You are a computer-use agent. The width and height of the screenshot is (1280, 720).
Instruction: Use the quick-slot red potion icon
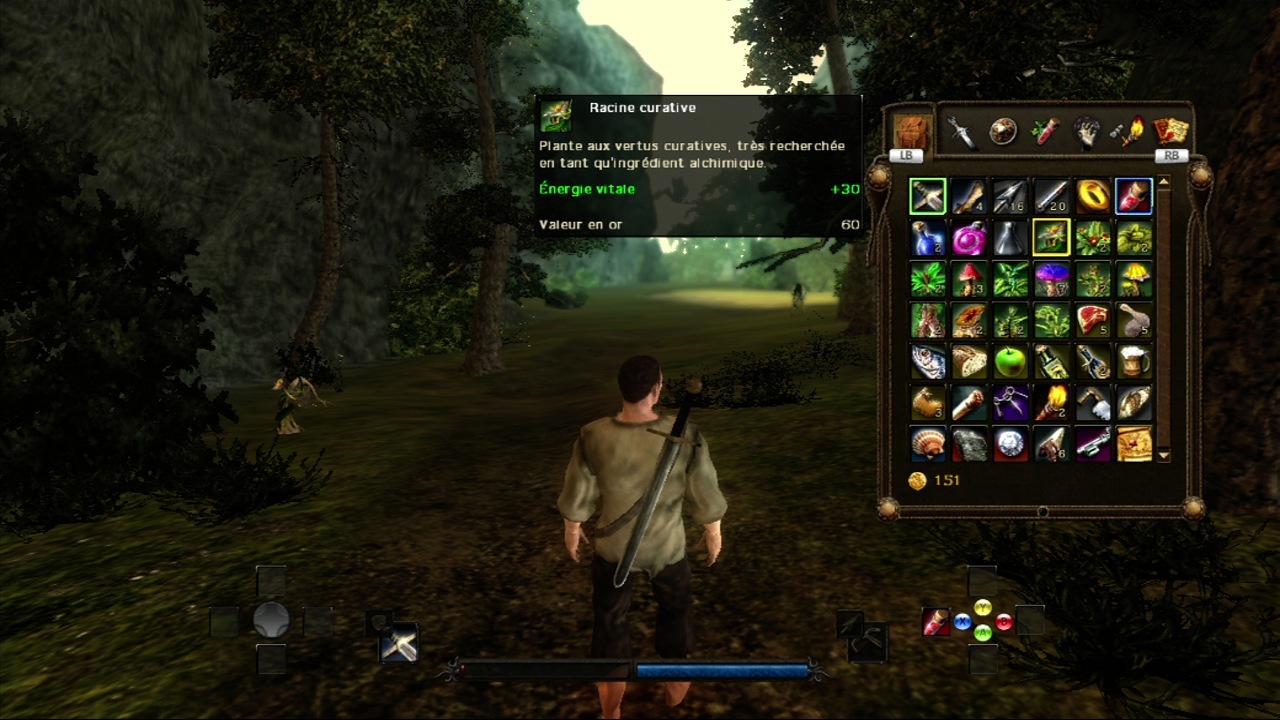(x=936, y=622)
